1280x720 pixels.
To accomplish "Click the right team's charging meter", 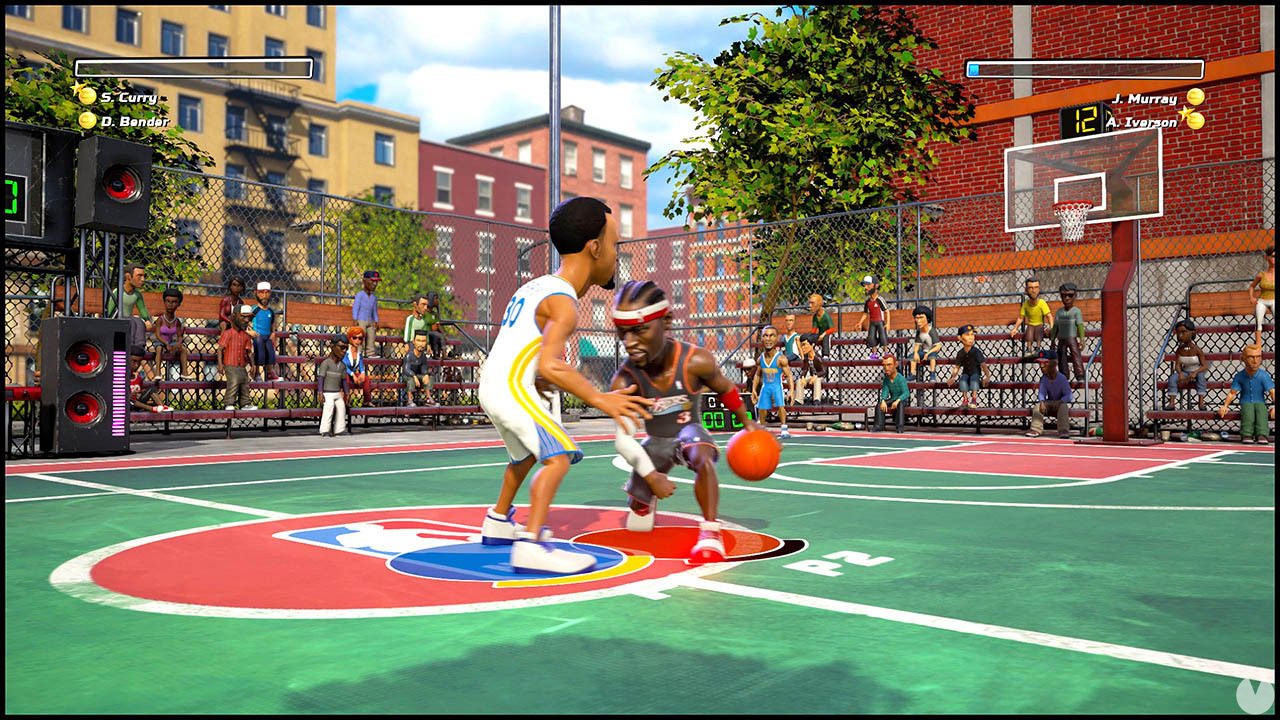I will tap(1085, 71).
